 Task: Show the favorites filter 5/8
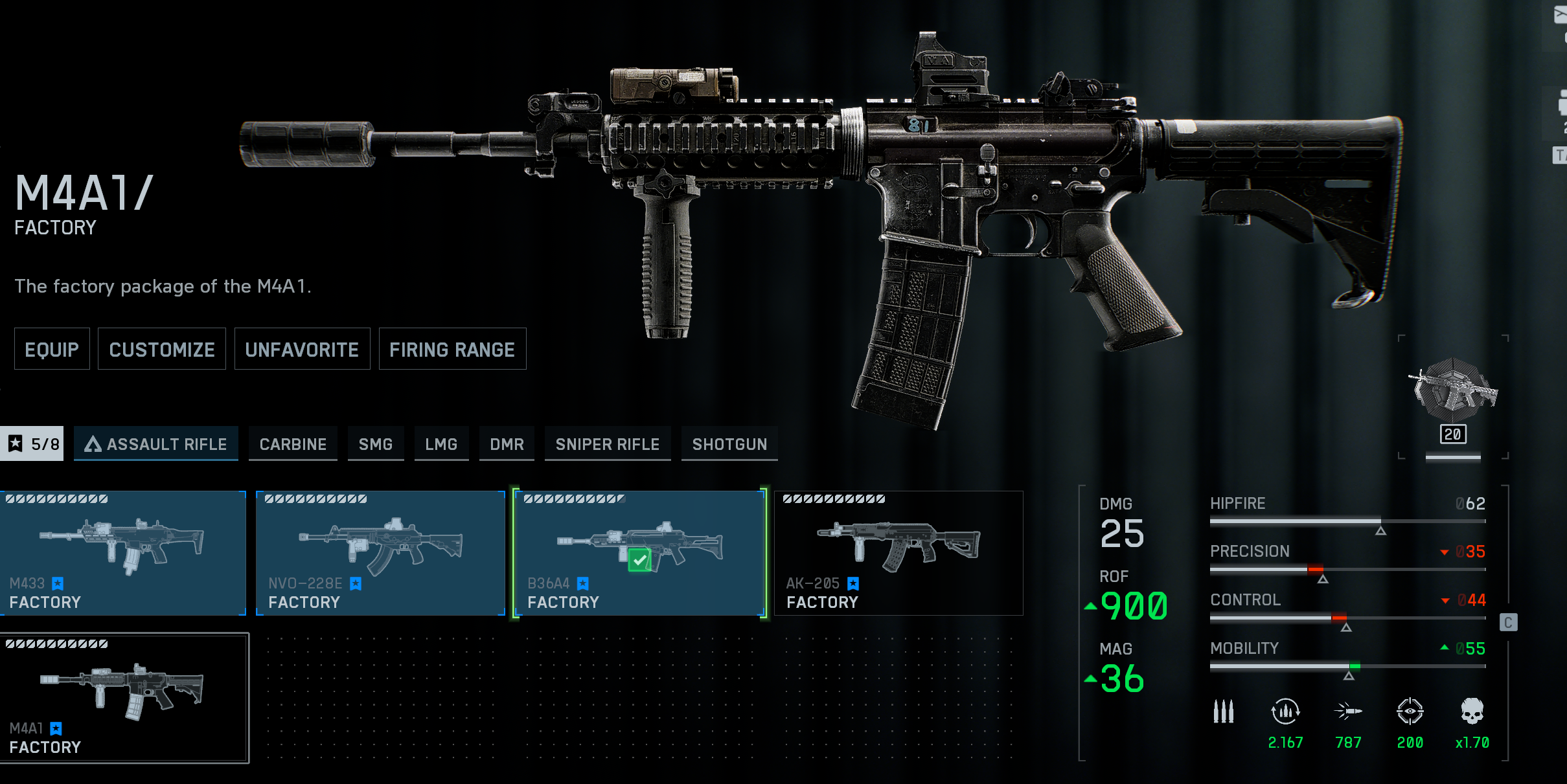click(32, 444)
